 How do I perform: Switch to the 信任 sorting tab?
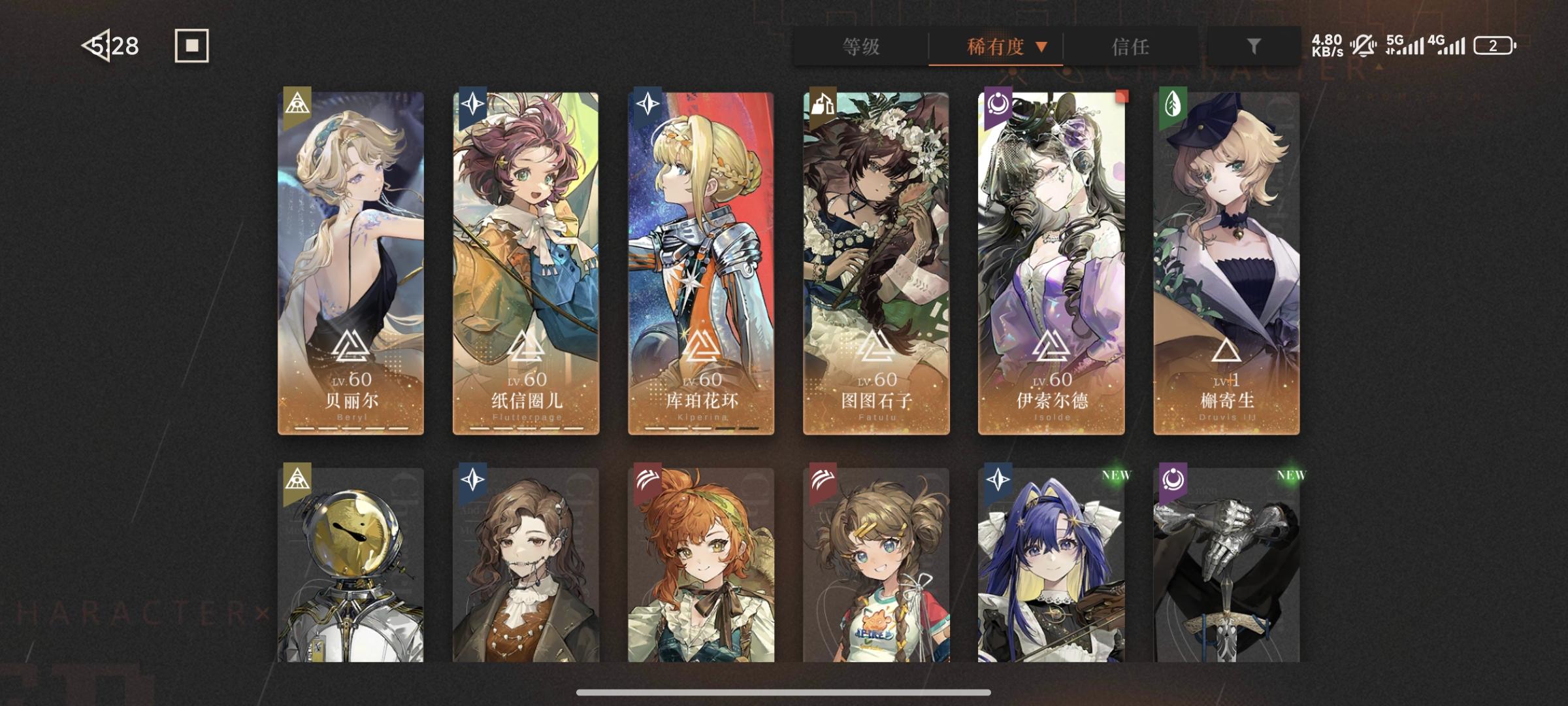tap(1130, 47)
